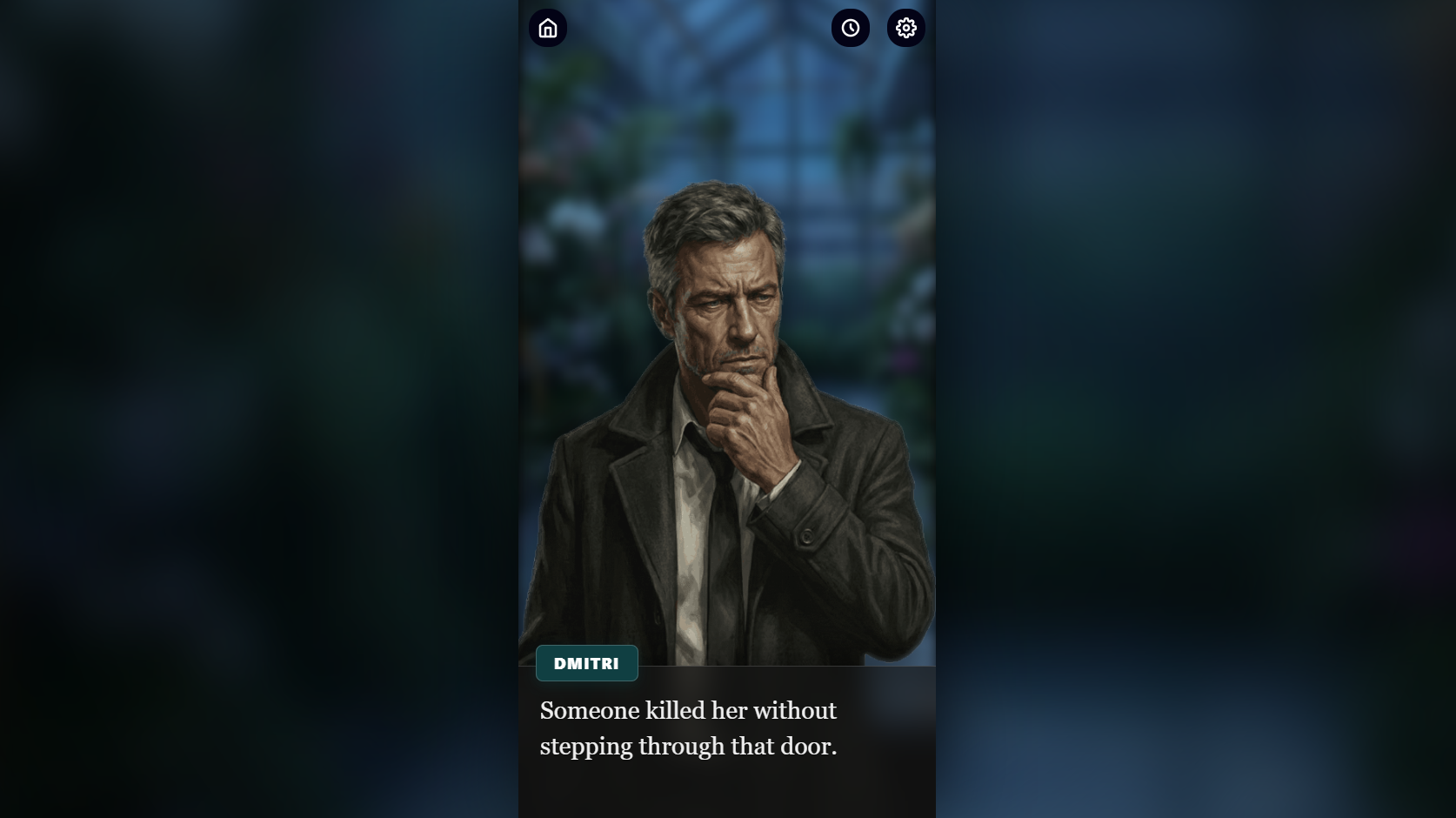Click the dialogue text to advance the story
Image resolution: width=1456 pixels, height=818 pixels.
click(x=687, y=727)
